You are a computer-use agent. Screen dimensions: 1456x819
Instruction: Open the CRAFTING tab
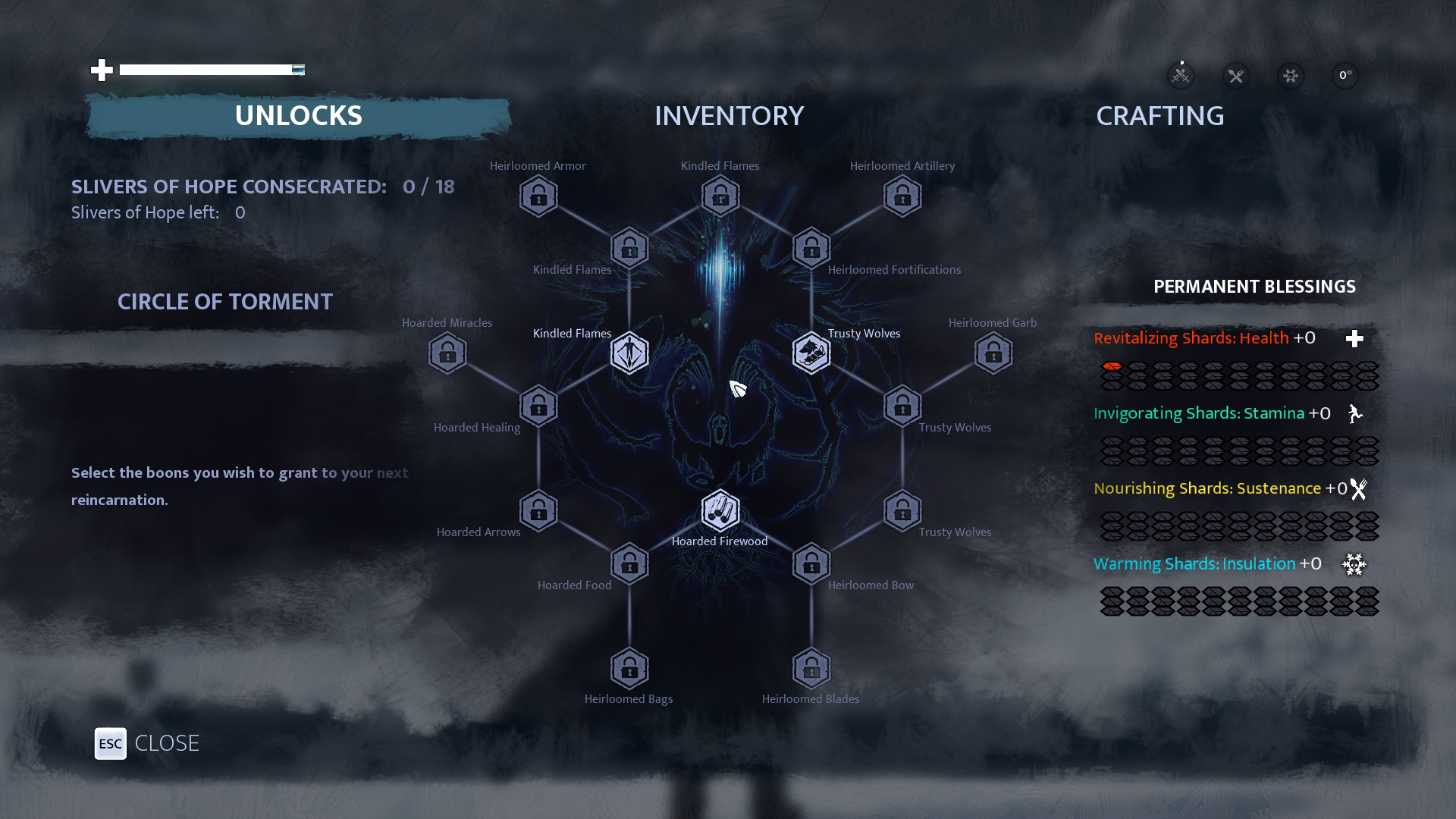pyautogui.click(x=1159, y=116)
